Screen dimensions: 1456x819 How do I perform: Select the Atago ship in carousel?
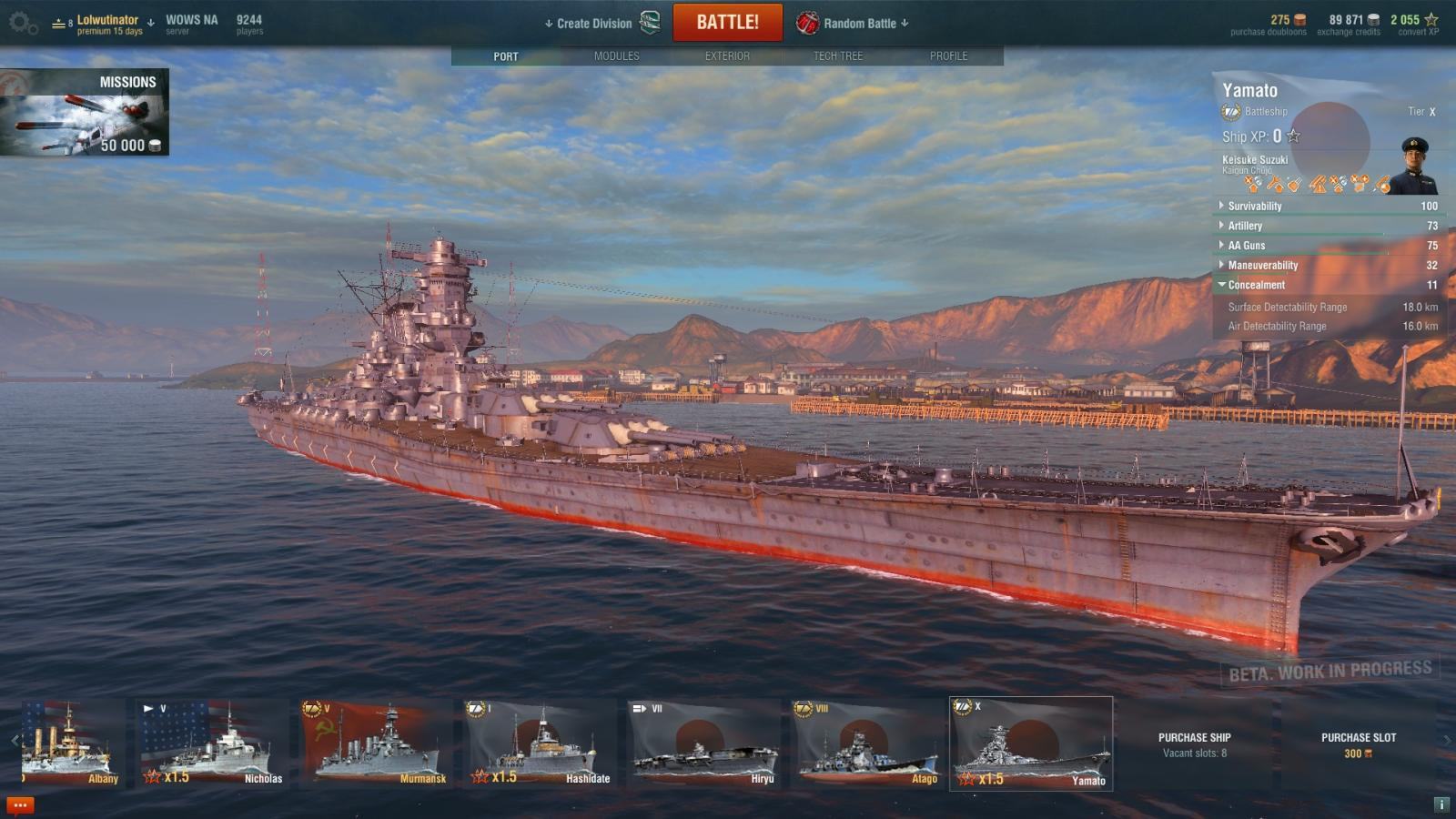pyautogui.click(x=866, y=743)
